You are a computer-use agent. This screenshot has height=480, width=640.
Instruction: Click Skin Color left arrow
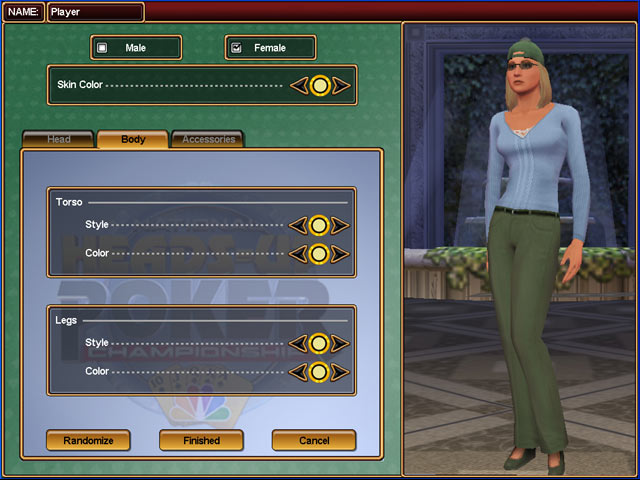pyautogui.click(x=298, y=86)
